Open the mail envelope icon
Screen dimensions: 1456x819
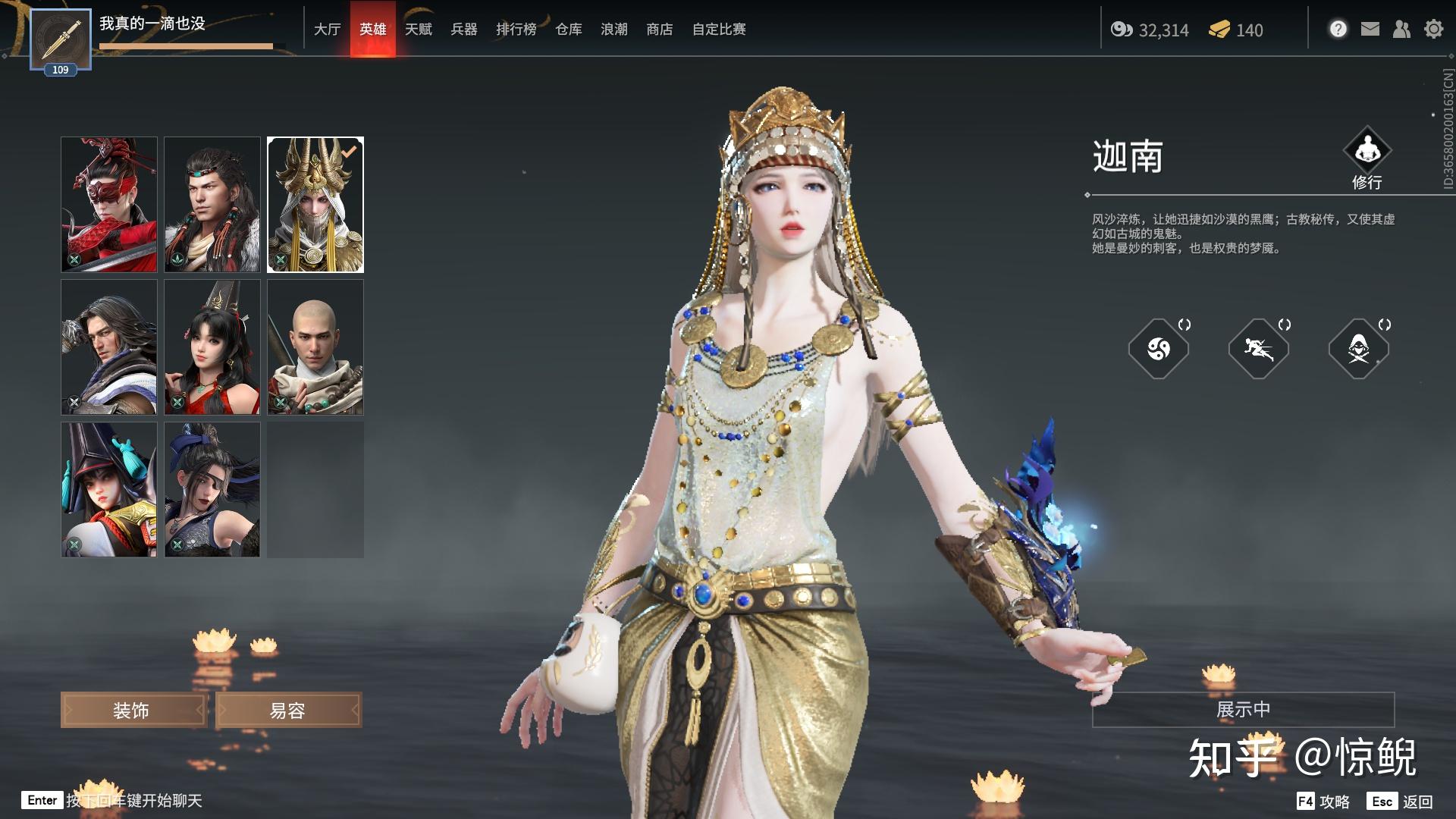[x=1370, y=30]
